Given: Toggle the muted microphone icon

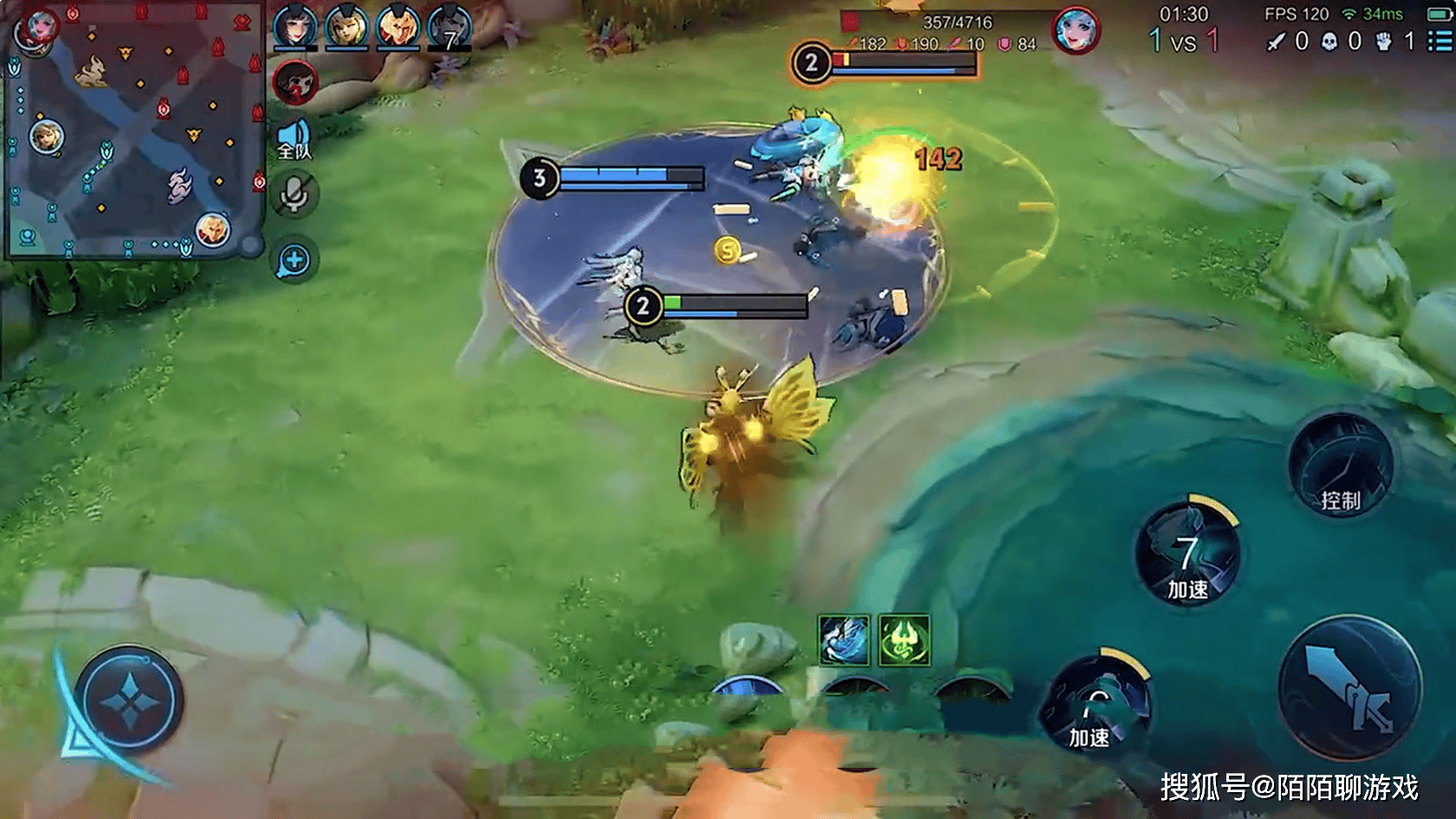Looking at the screenshot, I should click(x=295, y=196).
